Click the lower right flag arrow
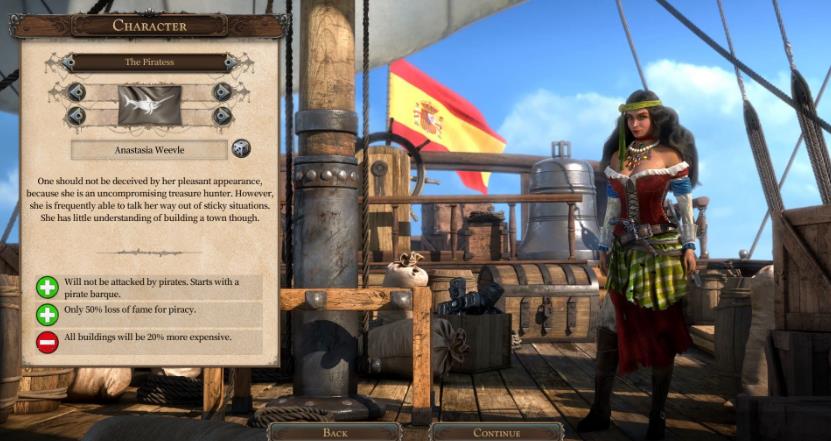 pos(222,116)
